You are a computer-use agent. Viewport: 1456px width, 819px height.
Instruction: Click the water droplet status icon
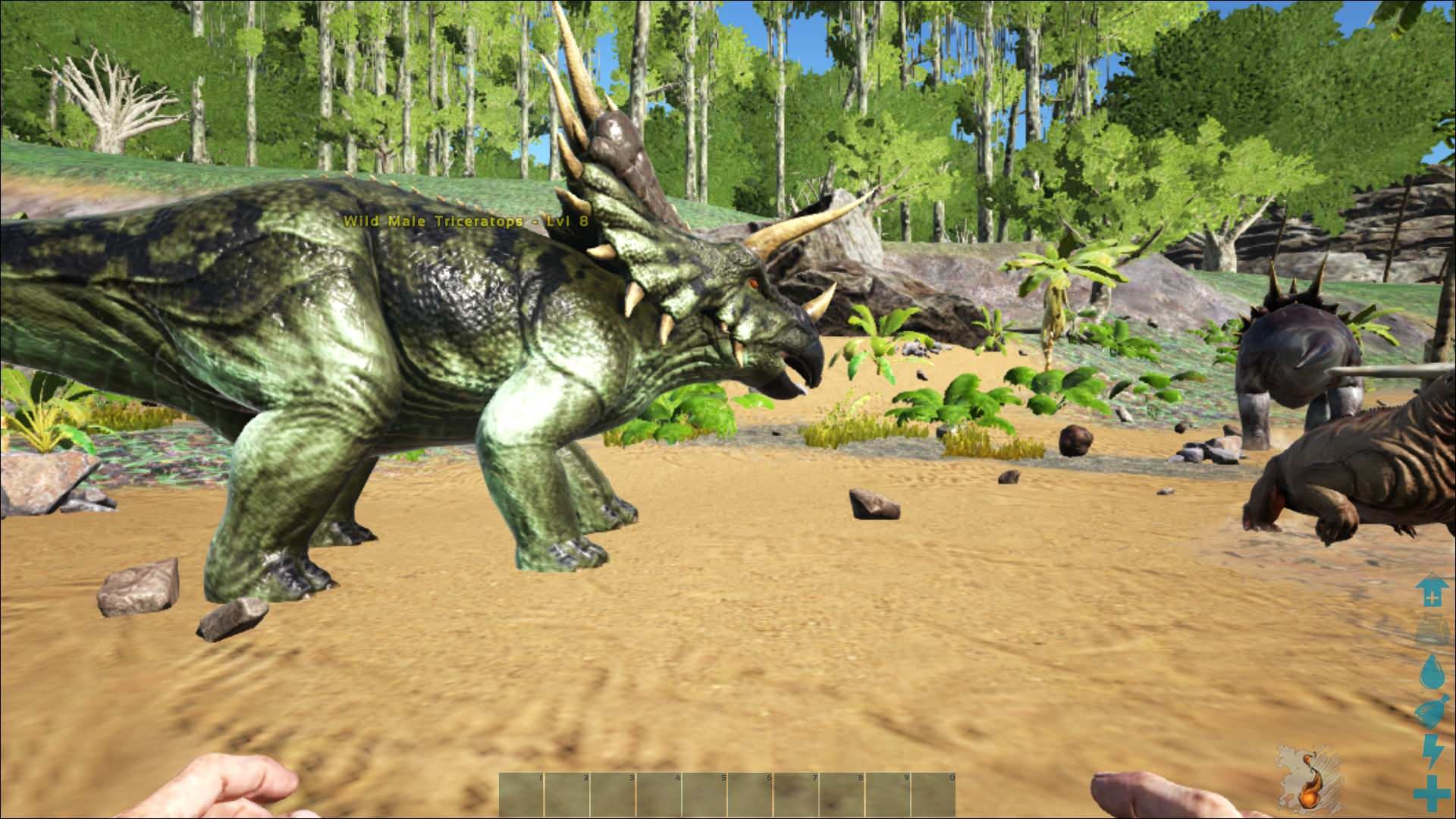(1432, 672)
